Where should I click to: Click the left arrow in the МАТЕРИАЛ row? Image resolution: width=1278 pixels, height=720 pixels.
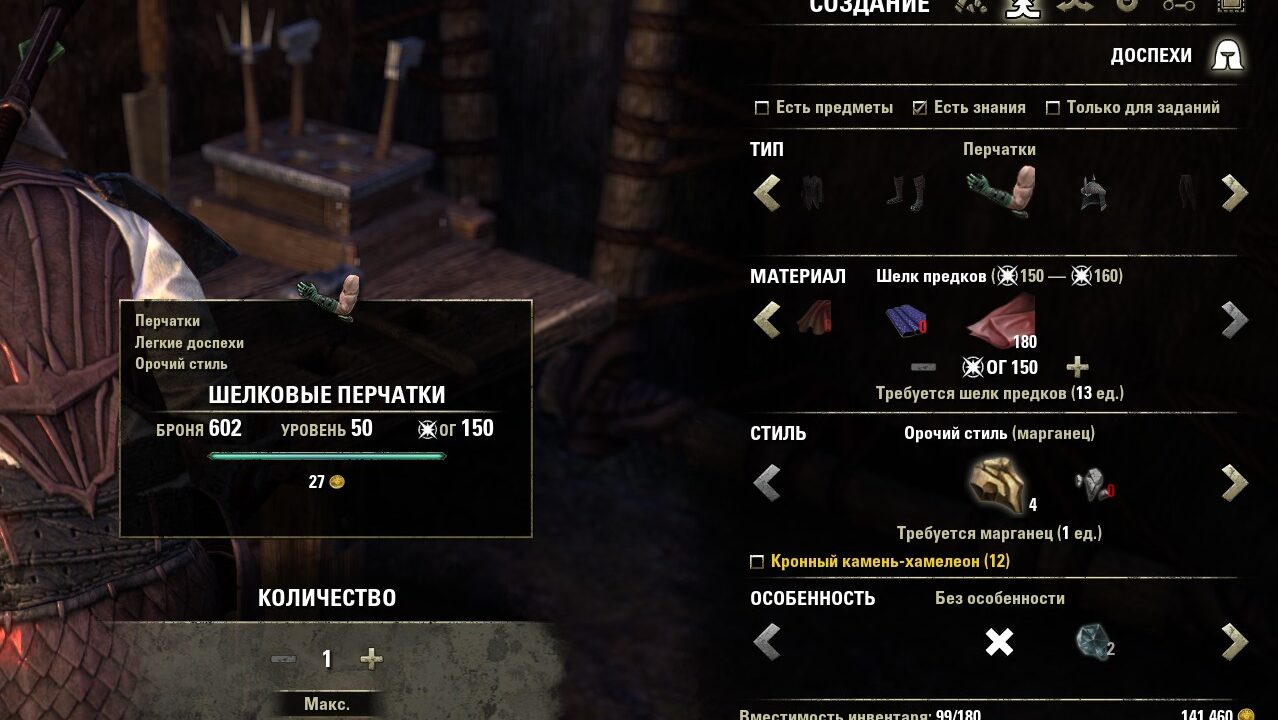767,320
